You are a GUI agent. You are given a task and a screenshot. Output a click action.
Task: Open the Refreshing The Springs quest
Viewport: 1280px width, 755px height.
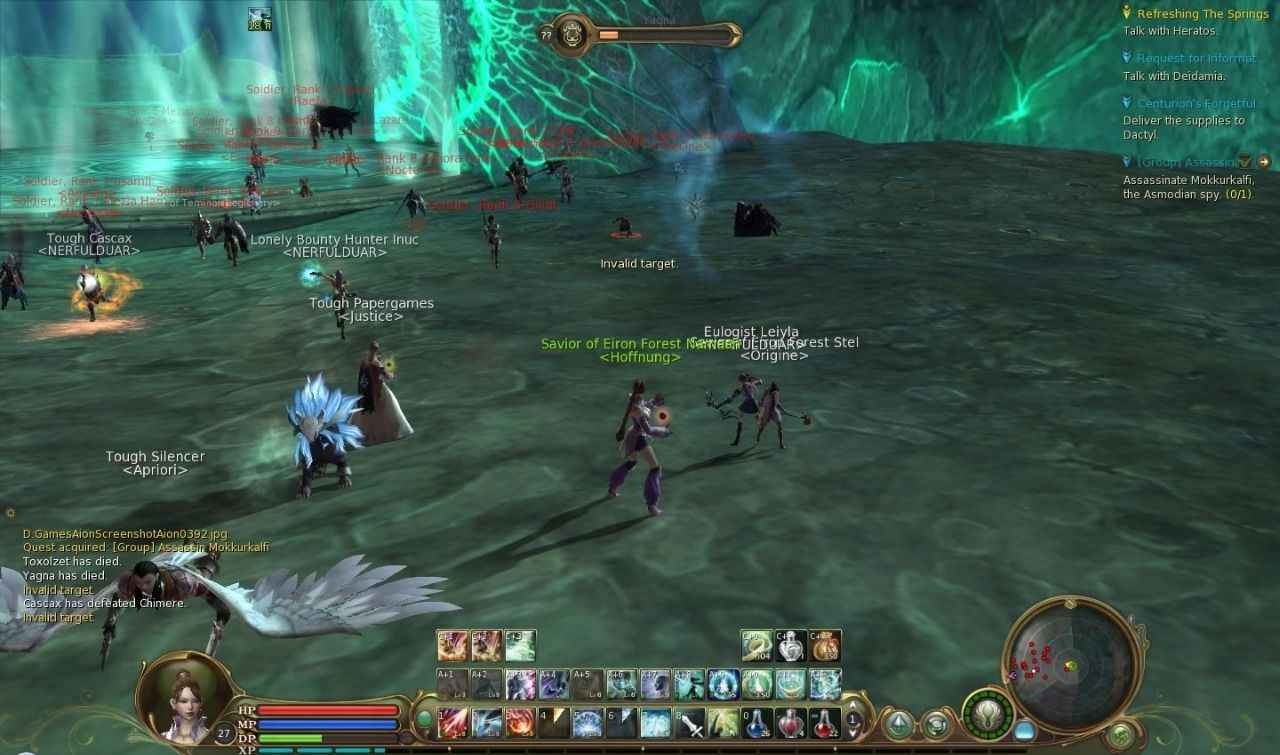1189,14
